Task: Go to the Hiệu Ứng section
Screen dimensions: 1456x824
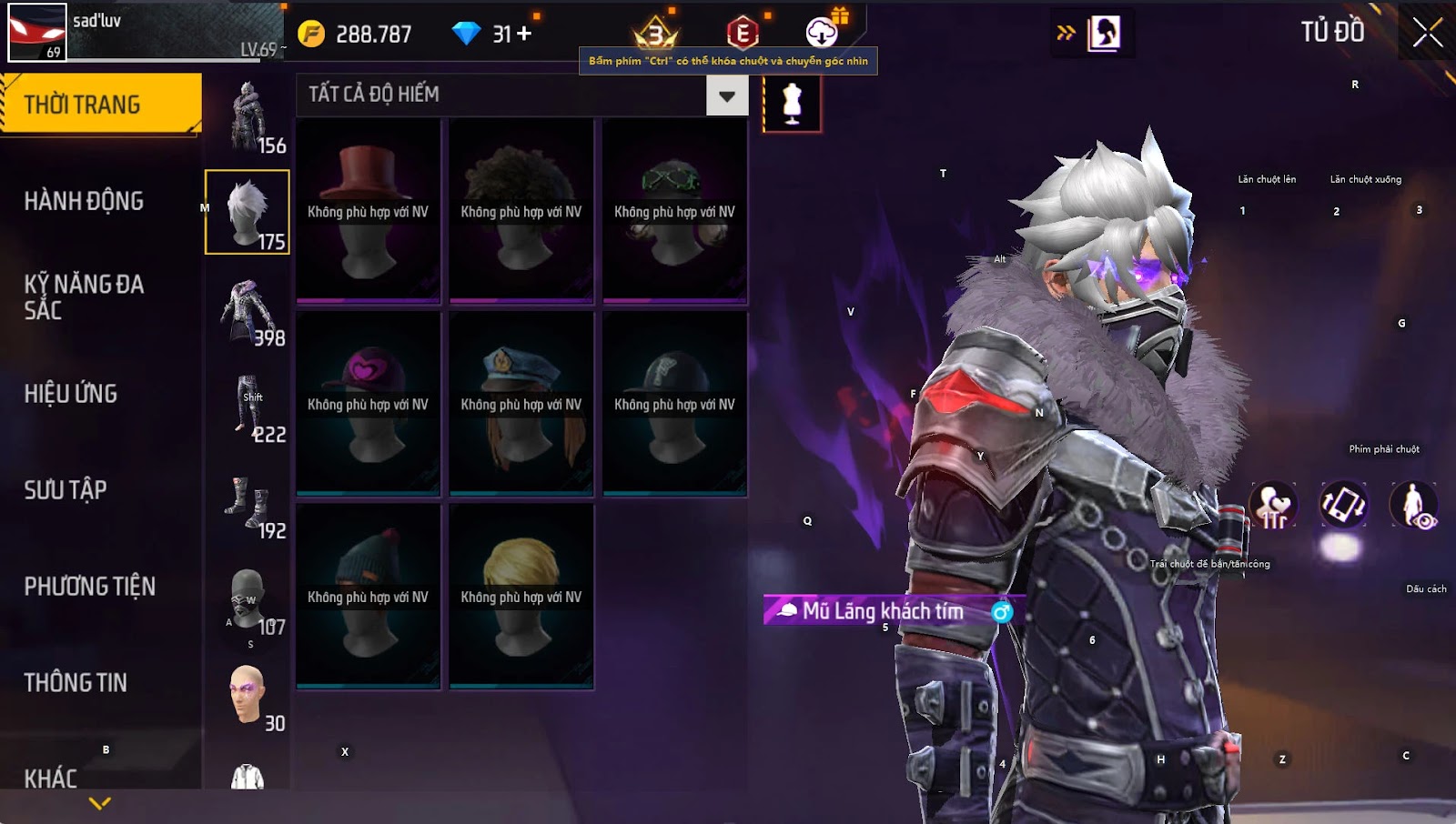Action: (x=71, y=394)
